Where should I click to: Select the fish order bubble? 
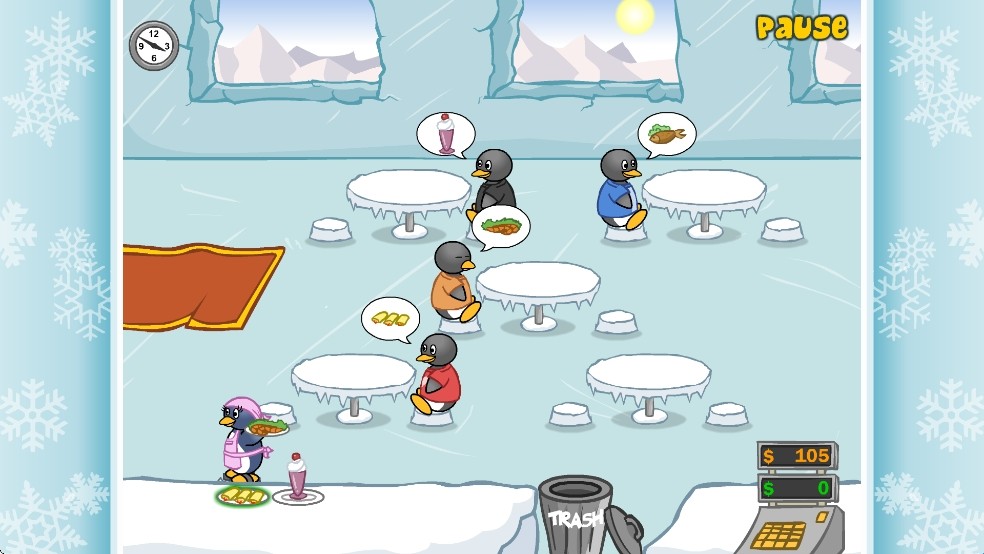[x=667, y=134]
